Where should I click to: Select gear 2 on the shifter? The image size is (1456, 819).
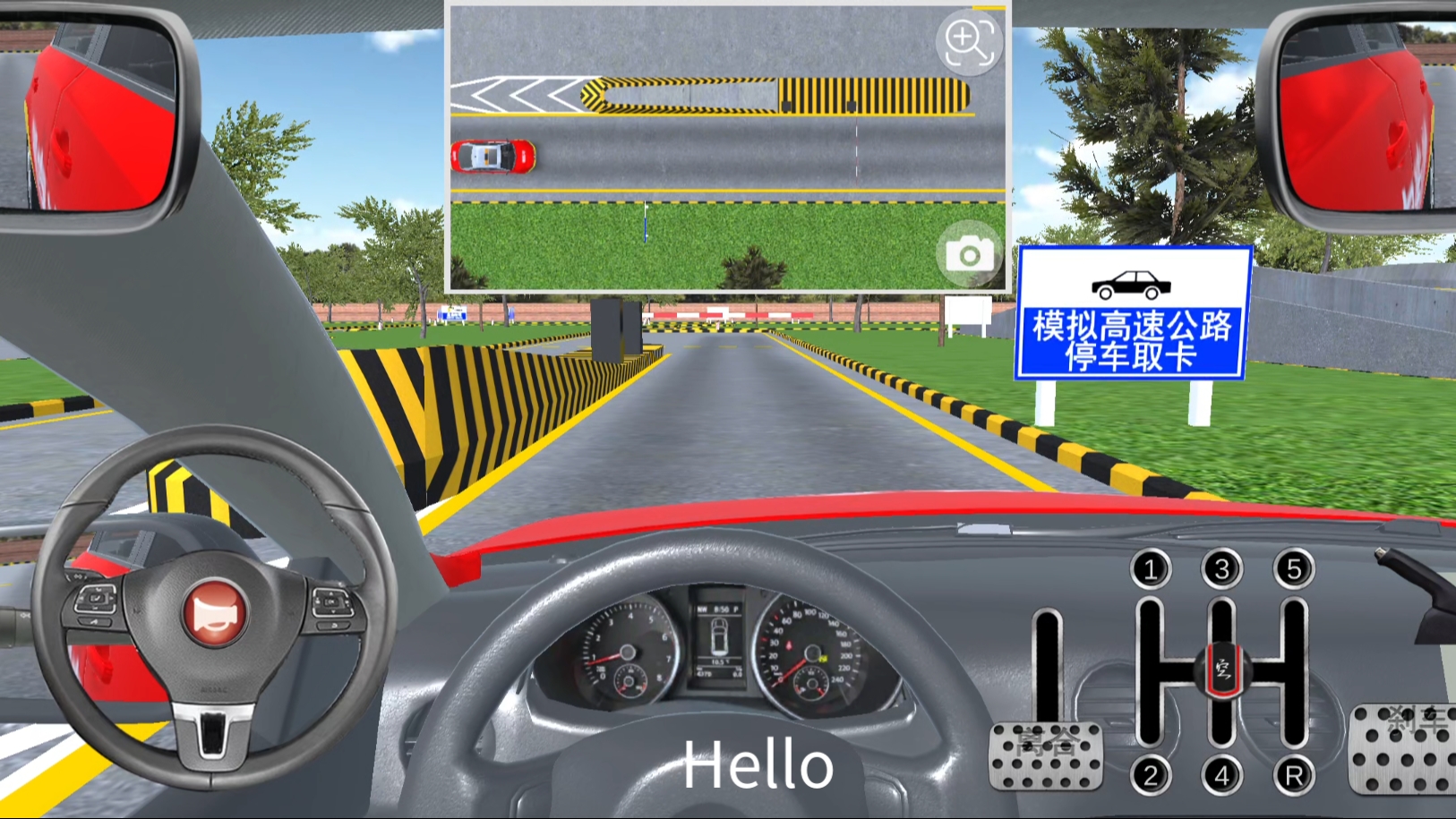pos(1151,775)
